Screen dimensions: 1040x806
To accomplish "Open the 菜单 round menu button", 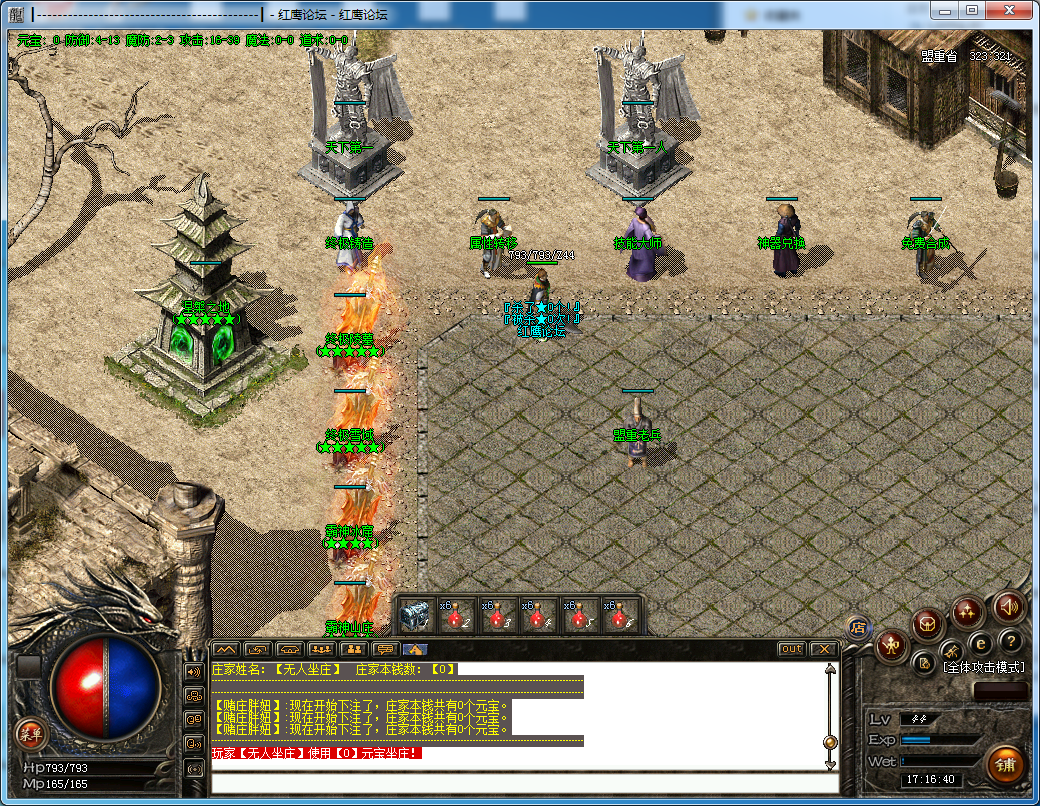I will tap(30, 733).
